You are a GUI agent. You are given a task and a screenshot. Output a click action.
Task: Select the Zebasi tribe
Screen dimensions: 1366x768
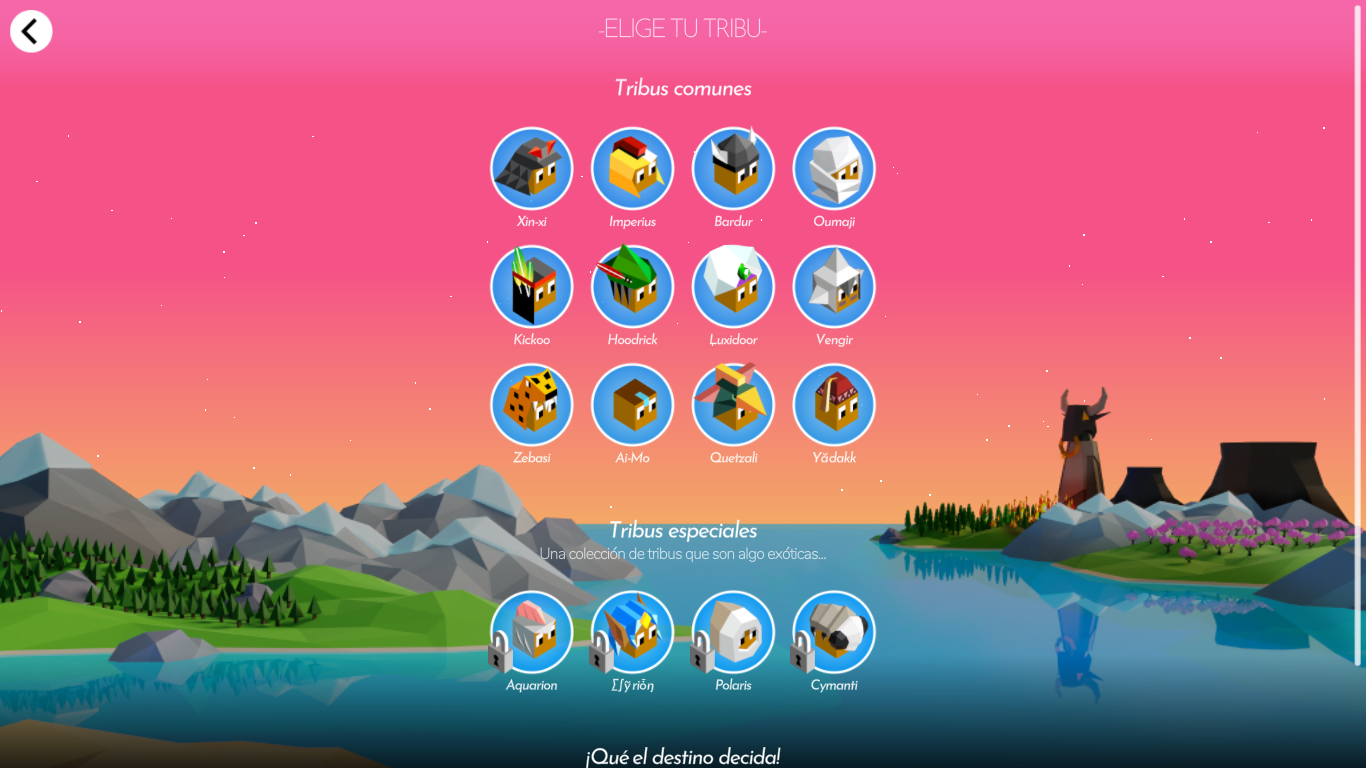(531, 404)
